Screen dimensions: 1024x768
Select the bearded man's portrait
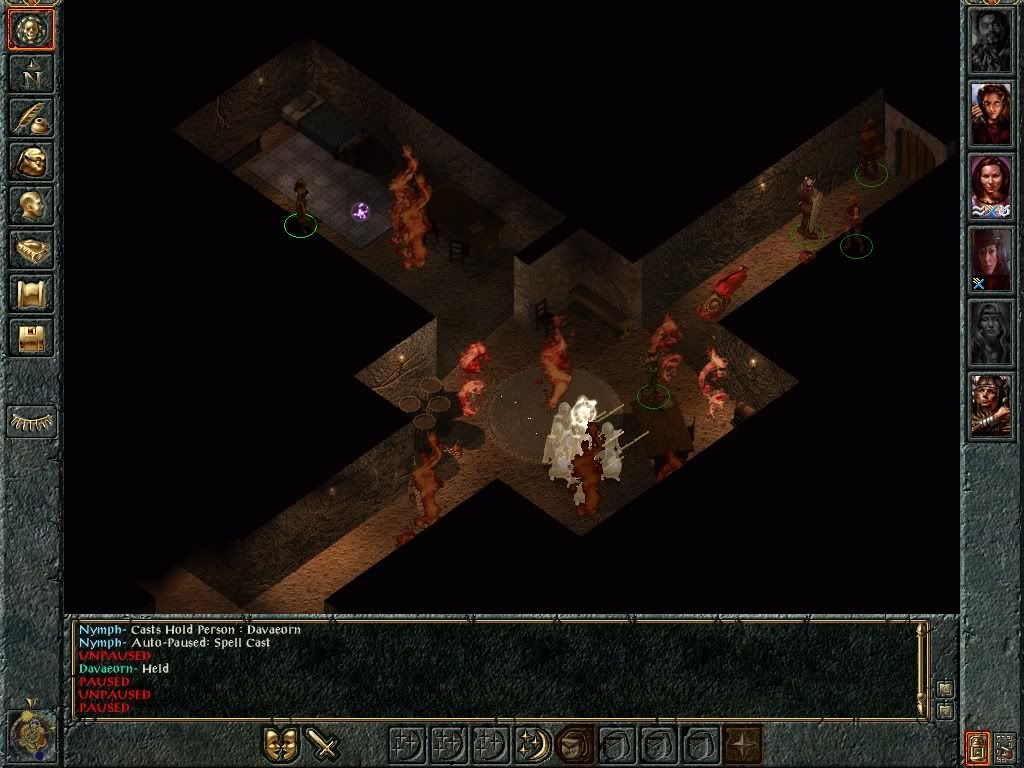[991, 41]
